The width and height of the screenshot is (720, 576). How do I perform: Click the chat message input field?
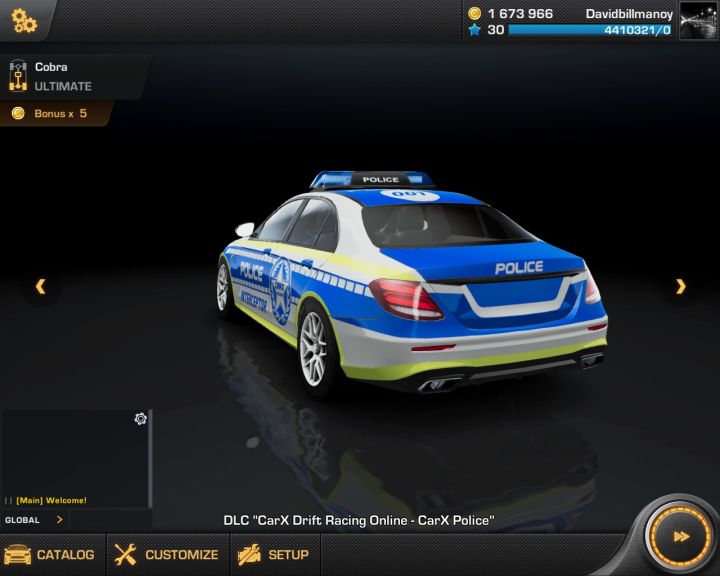point(110,520)
